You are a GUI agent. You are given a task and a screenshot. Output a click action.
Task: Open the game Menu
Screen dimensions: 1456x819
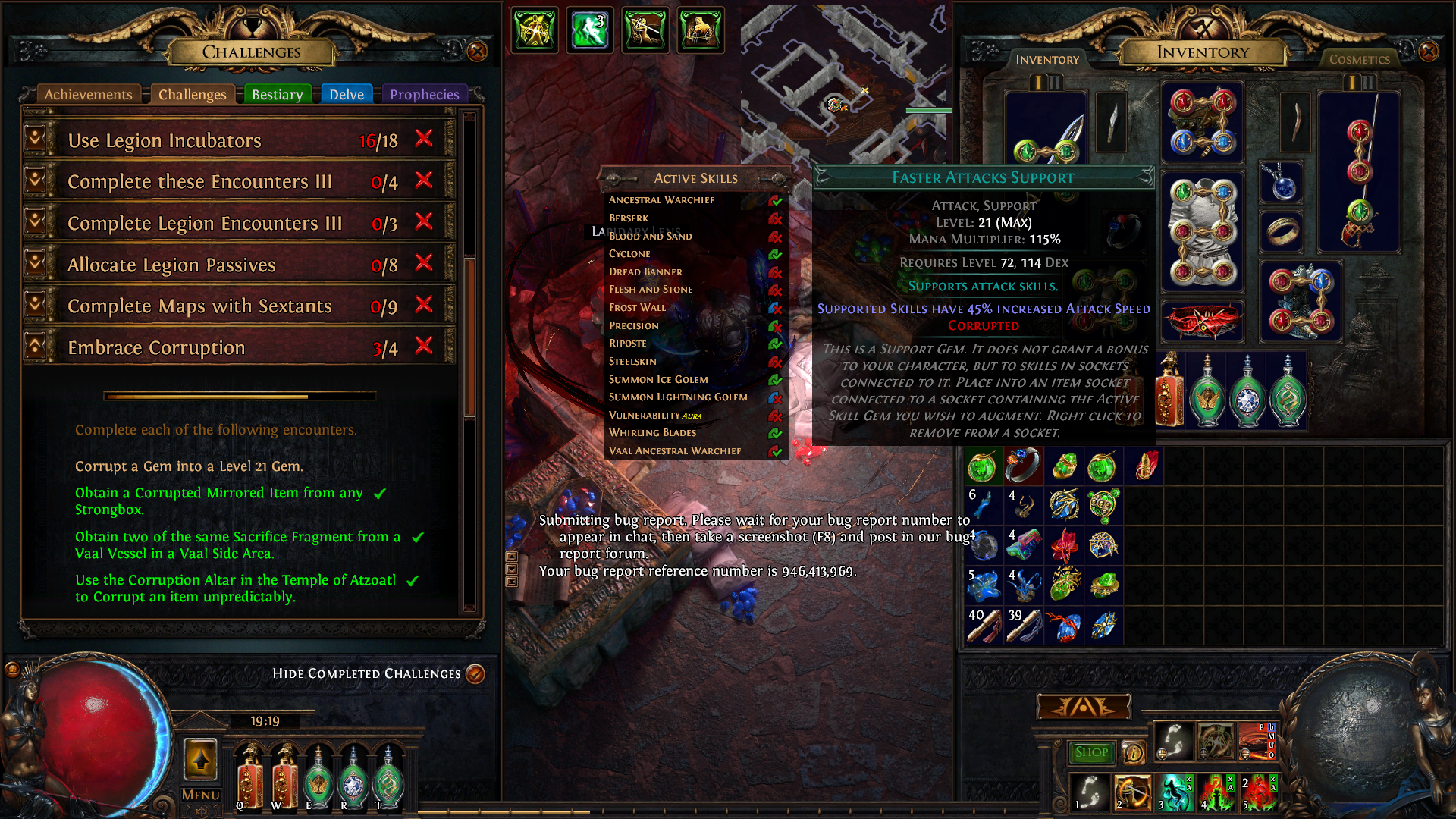tap(200, 795)
